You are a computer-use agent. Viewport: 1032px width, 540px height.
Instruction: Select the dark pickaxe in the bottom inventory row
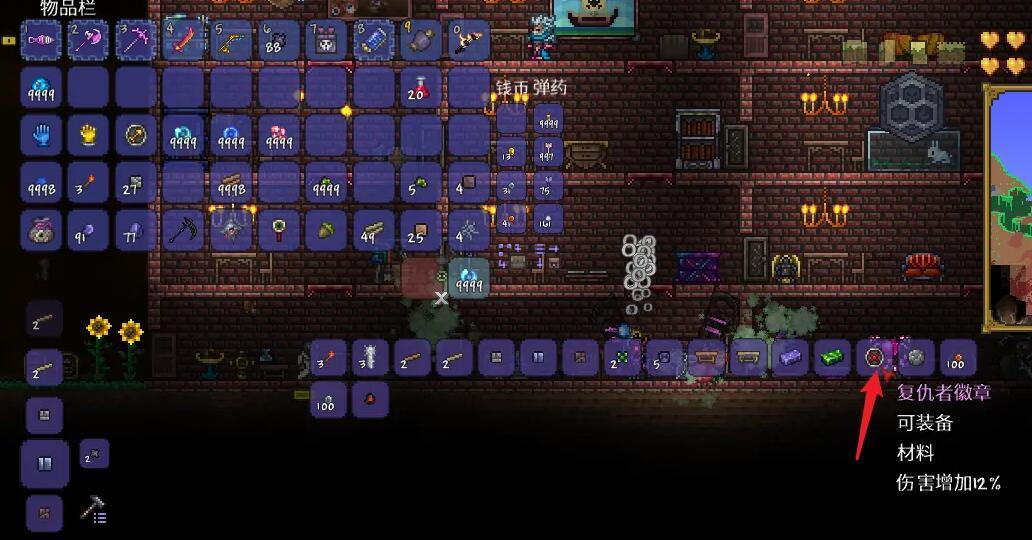(x=183, y=230)
